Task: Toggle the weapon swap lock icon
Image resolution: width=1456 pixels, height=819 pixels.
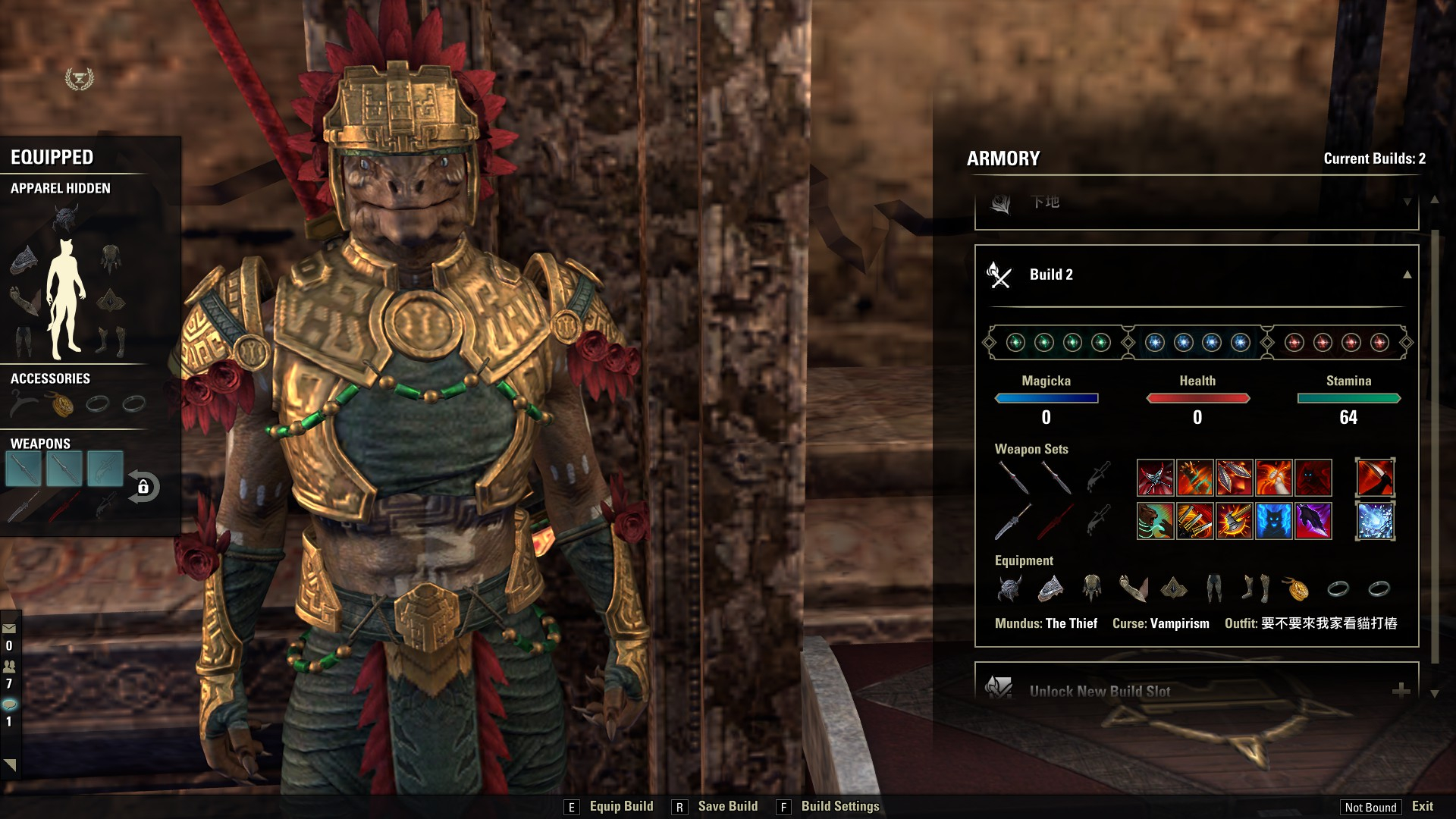Action: [143, 487]
